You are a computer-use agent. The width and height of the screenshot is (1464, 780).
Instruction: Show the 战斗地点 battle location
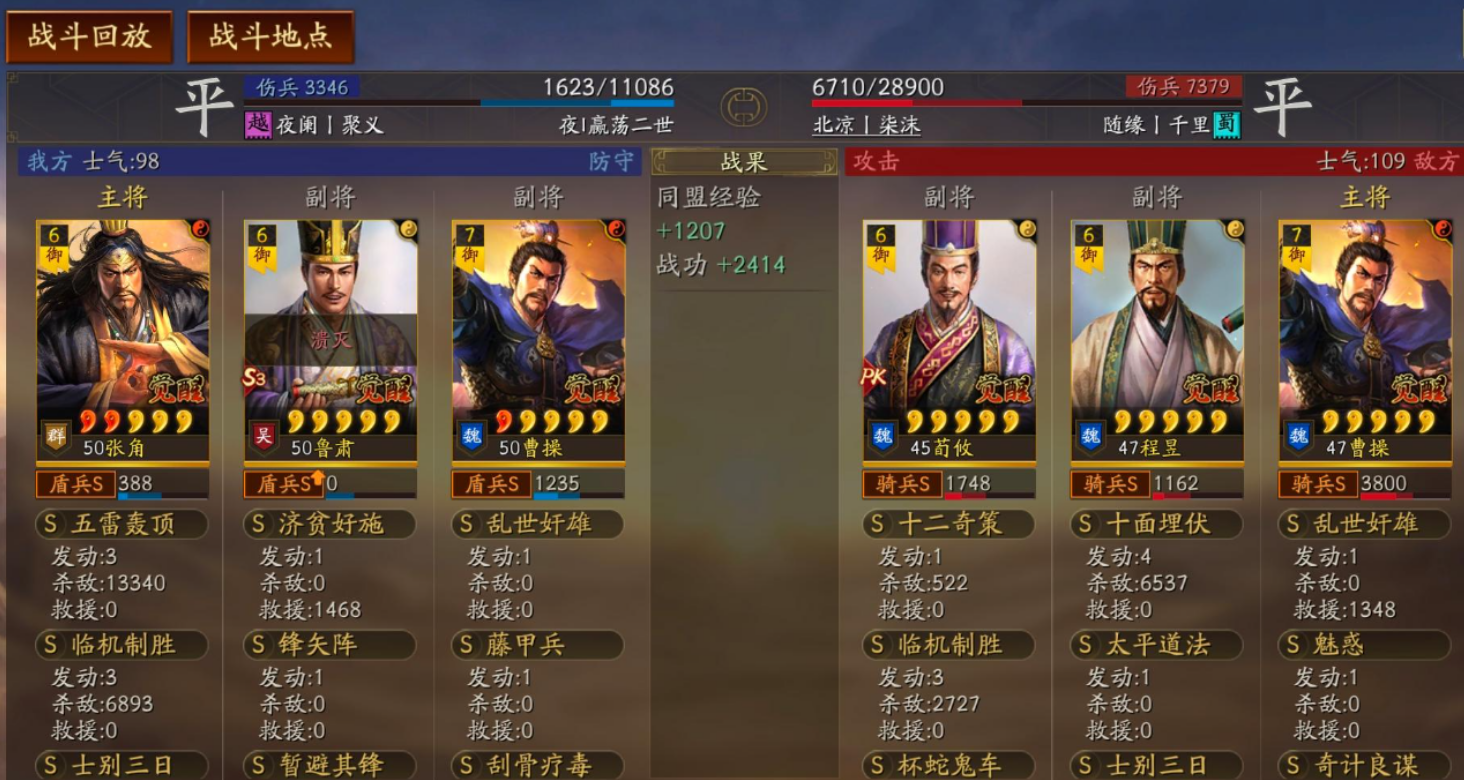point(270,37)
